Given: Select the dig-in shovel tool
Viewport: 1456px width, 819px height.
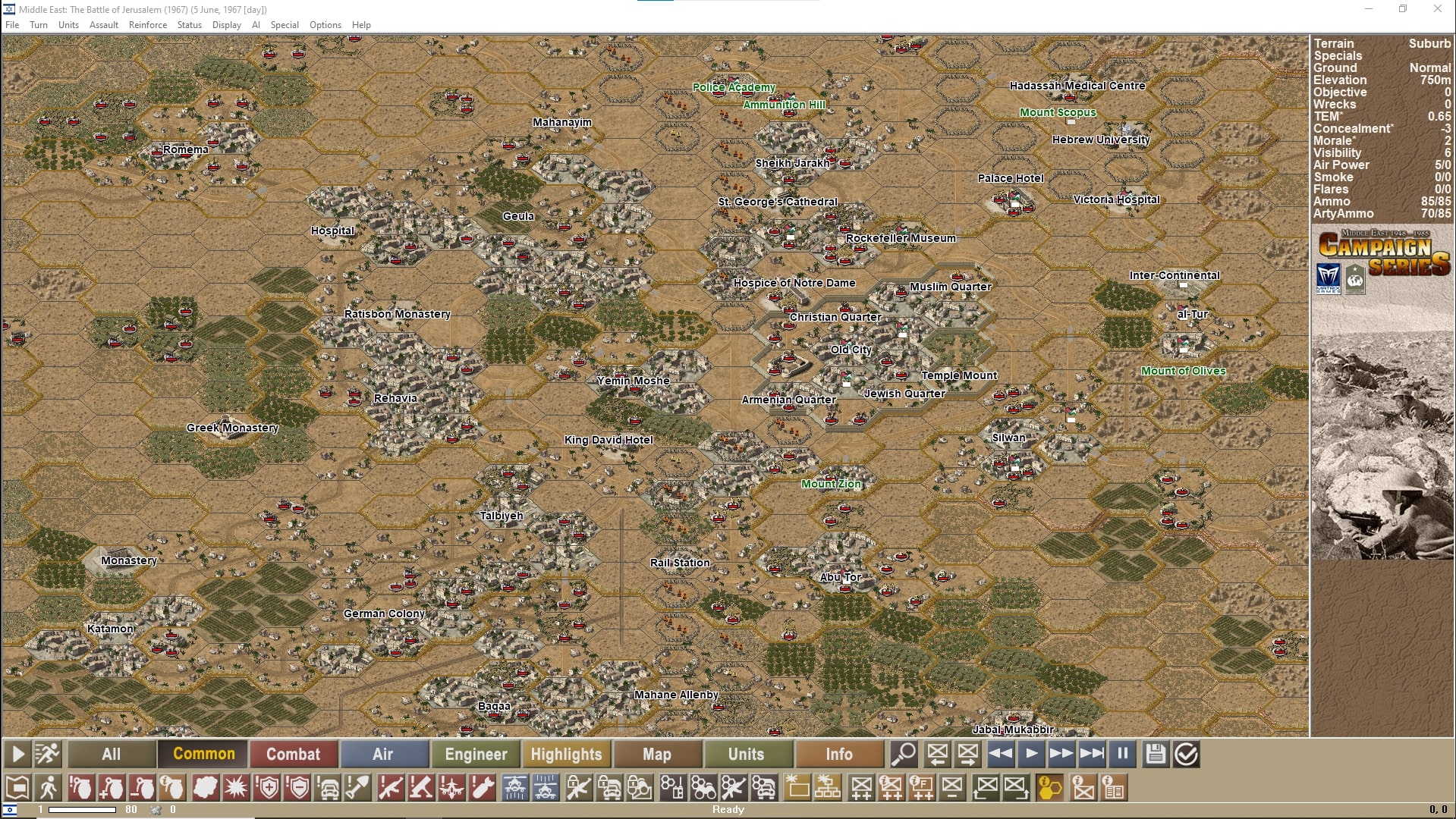Looking at the screenshot, I should point(358,788).
